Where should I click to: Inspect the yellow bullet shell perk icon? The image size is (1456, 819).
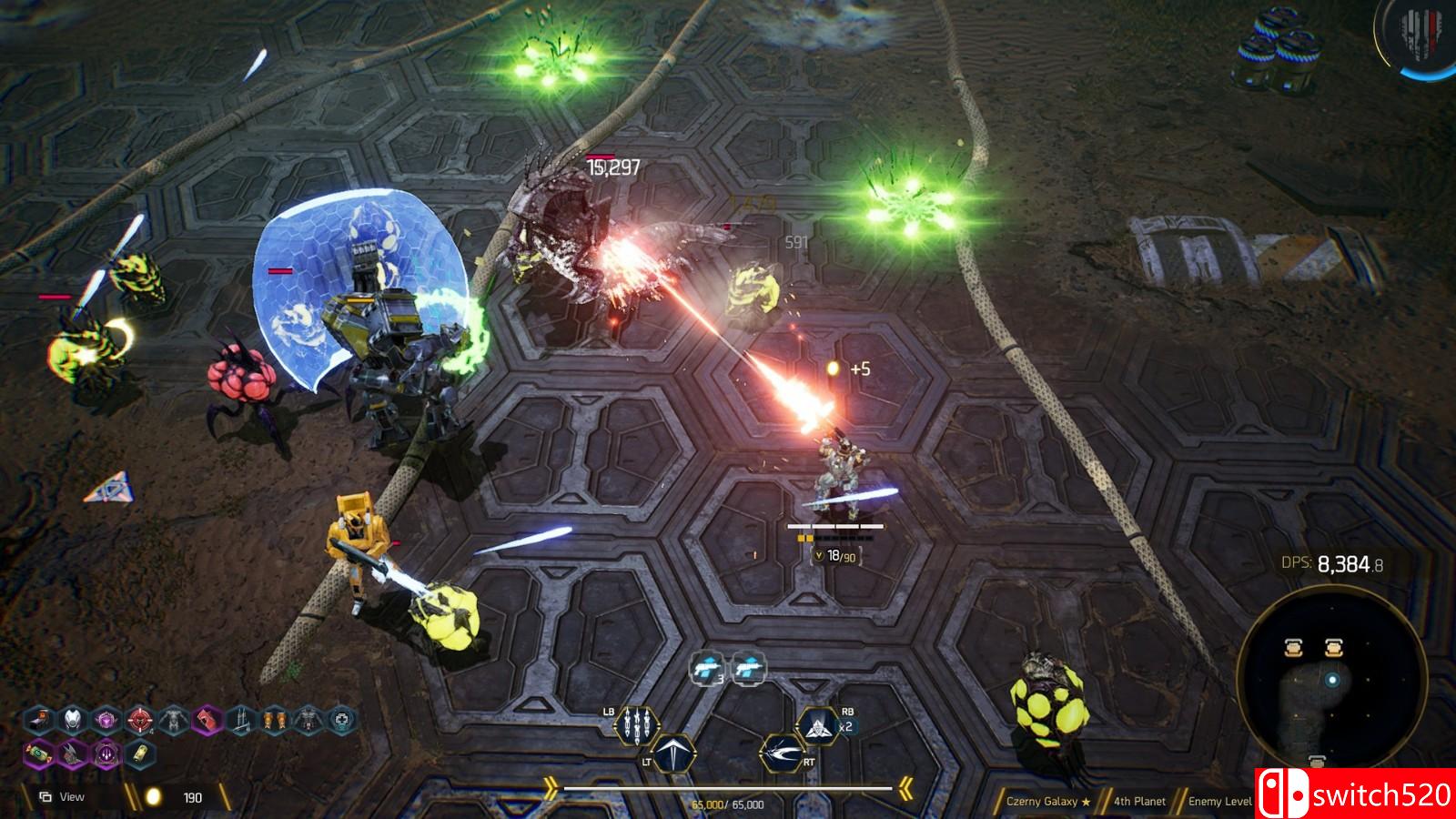click(x=139, y=753)
